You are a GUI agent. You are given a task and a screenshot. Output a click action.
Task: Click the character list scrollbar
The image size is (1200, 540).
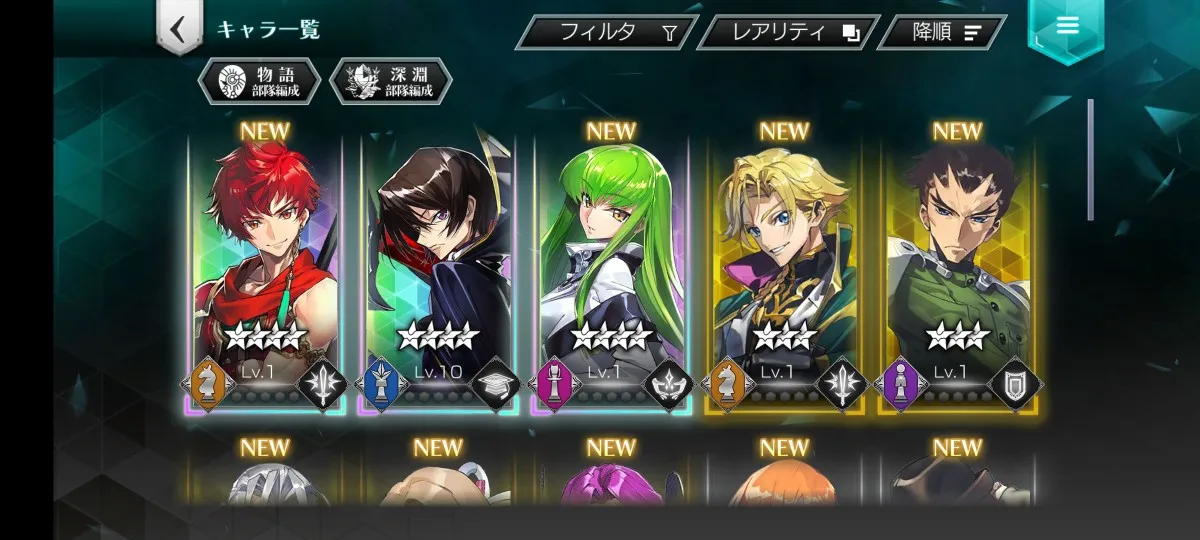coord(1090,160)
